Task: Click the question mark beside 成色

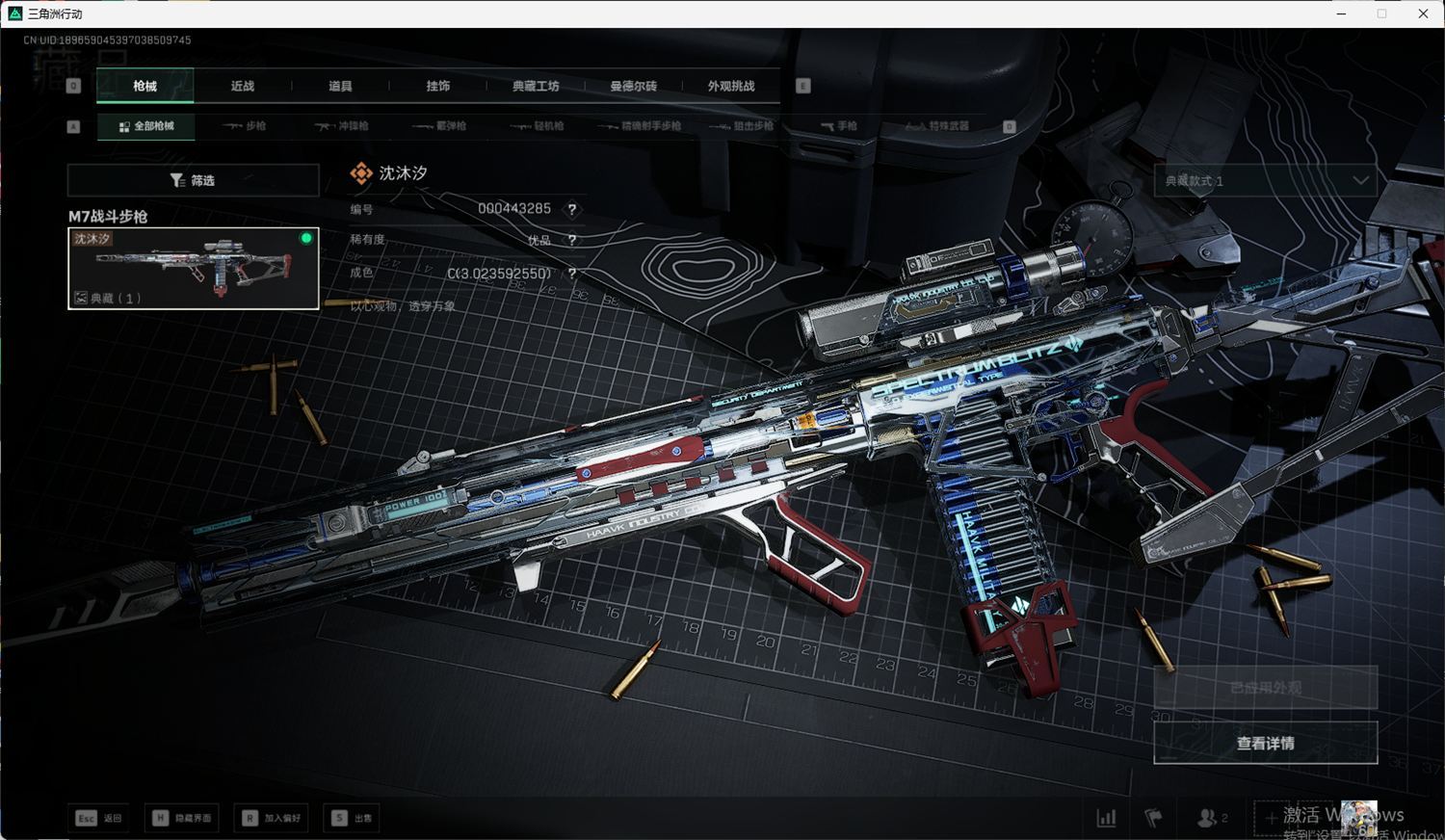Action: [572, 274]
